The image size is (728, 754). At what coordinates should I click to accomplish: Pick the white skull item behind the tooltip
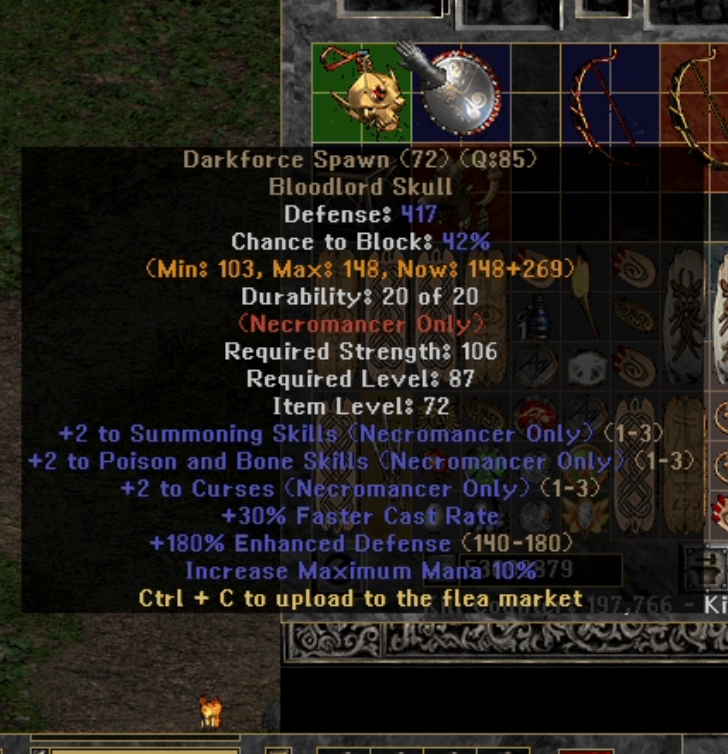coord(587,370)
